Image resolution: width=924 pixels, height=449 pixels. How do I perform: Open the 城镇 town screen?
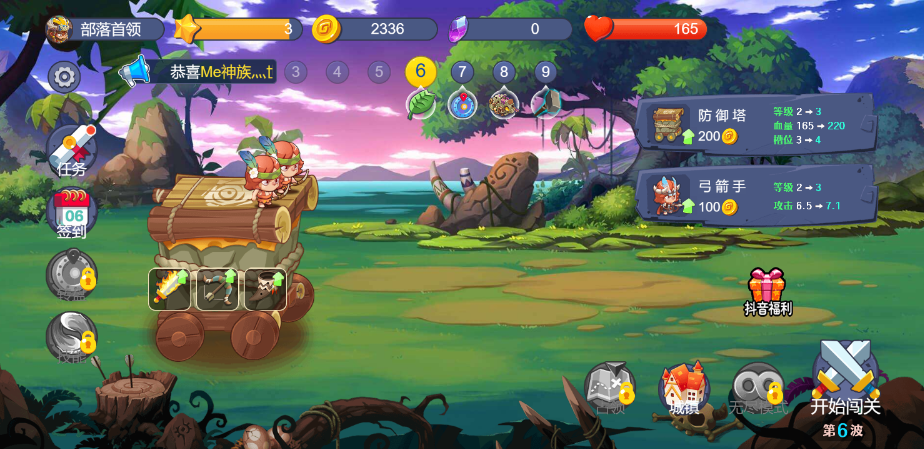click(x=684, y=387)
